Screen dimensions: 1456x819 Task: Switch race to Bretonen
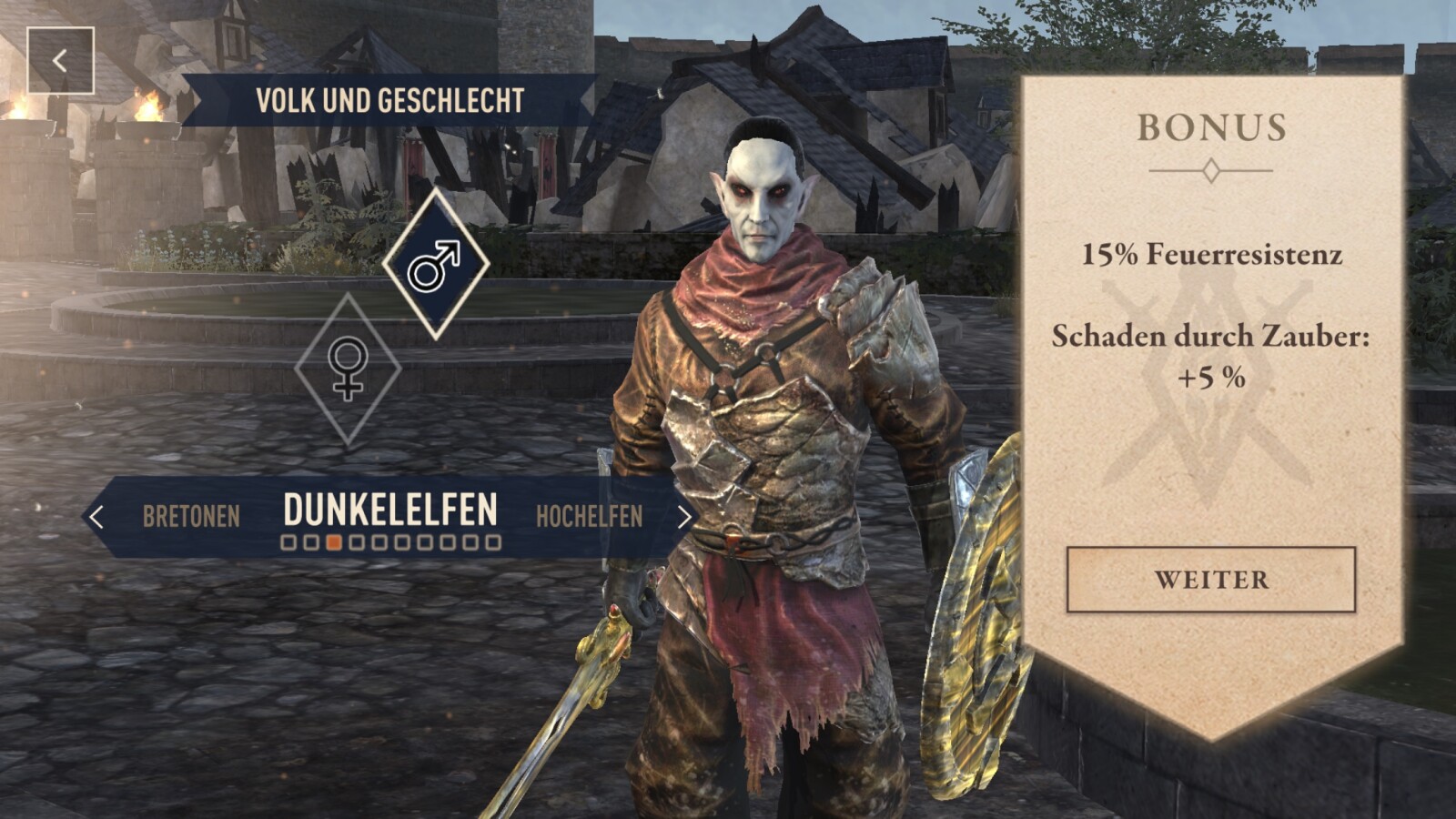(191, 517)
